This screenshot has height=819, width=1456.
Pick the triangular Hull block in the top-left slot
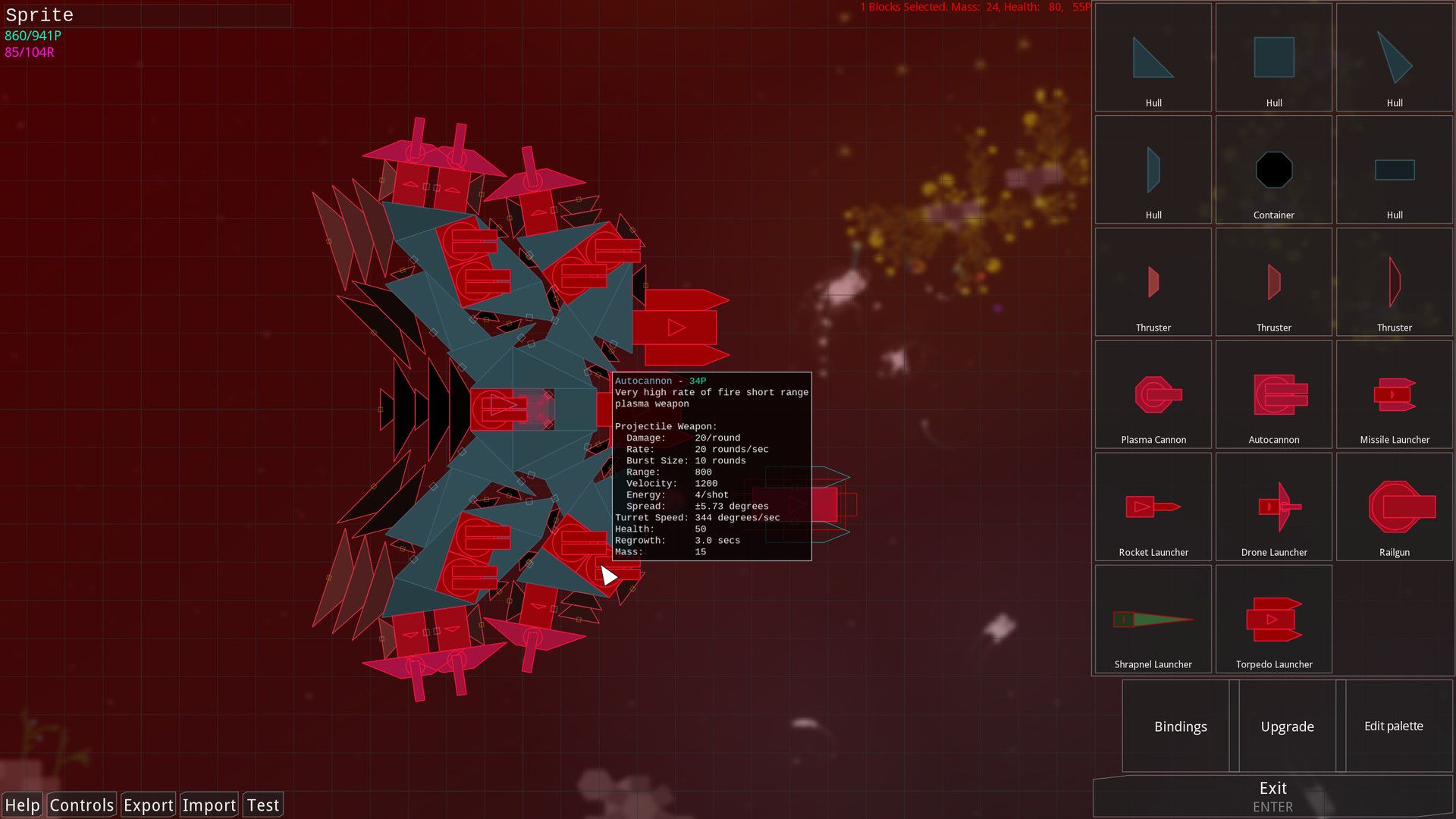click(x=1153, y=57)
